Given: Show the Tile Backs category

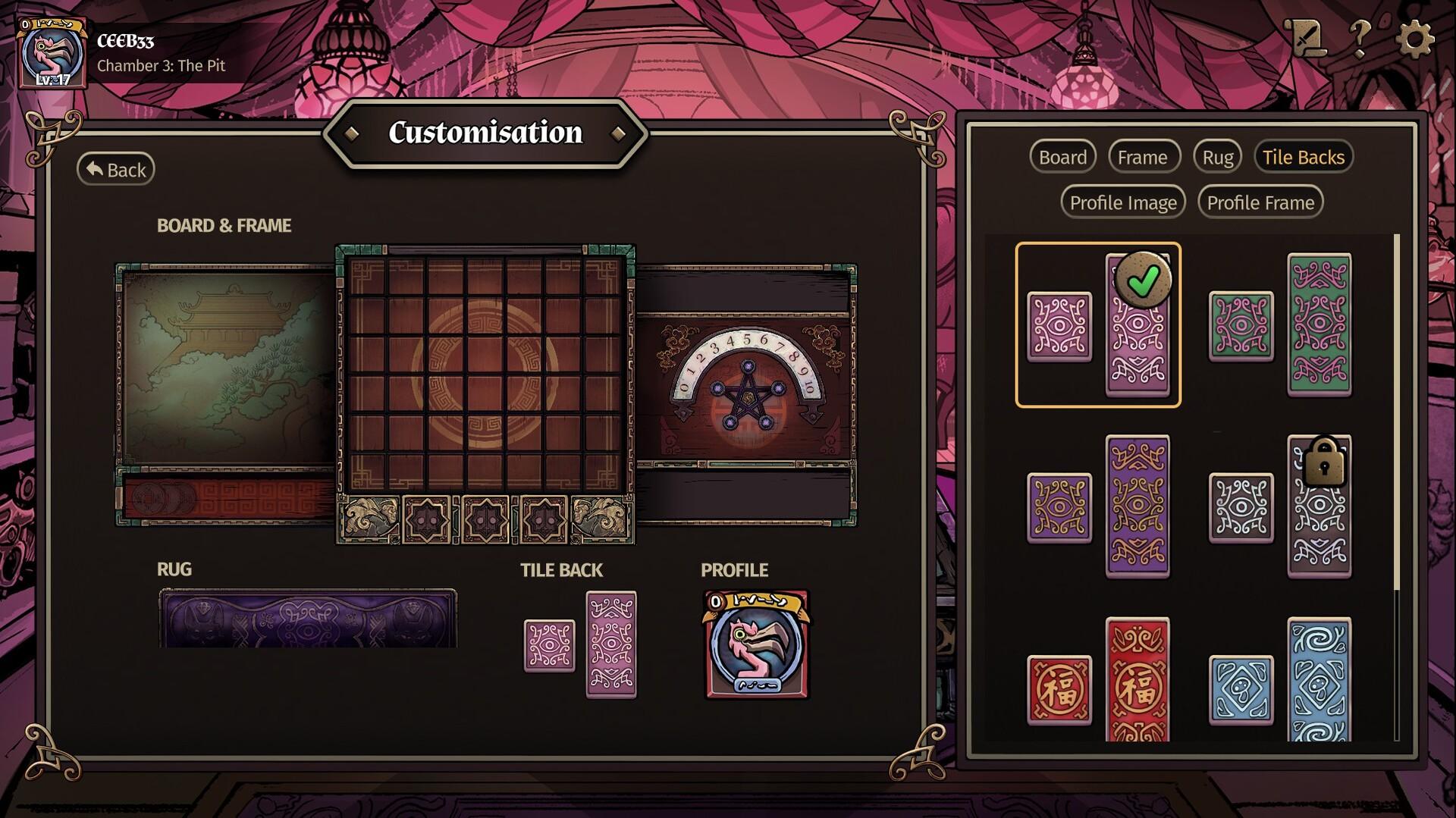Looking at the screenshot, I should [1303, 157].
